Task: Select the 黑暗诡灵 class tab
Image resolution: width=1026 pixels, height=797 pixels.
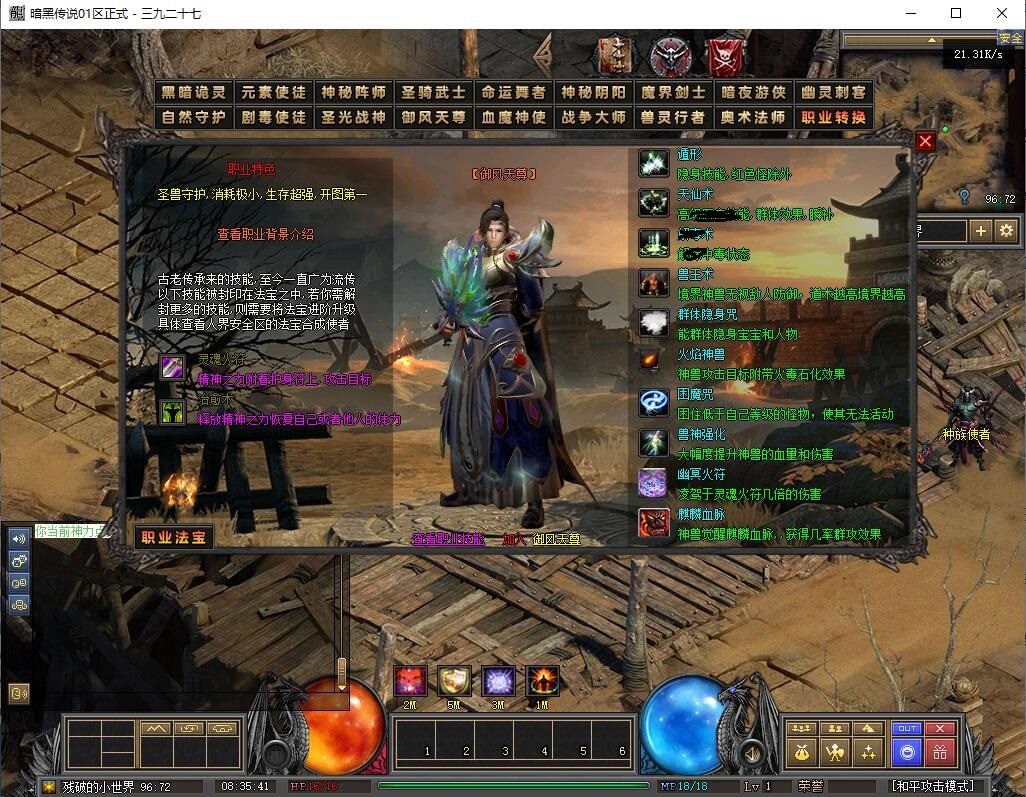Action: point(195,92)
